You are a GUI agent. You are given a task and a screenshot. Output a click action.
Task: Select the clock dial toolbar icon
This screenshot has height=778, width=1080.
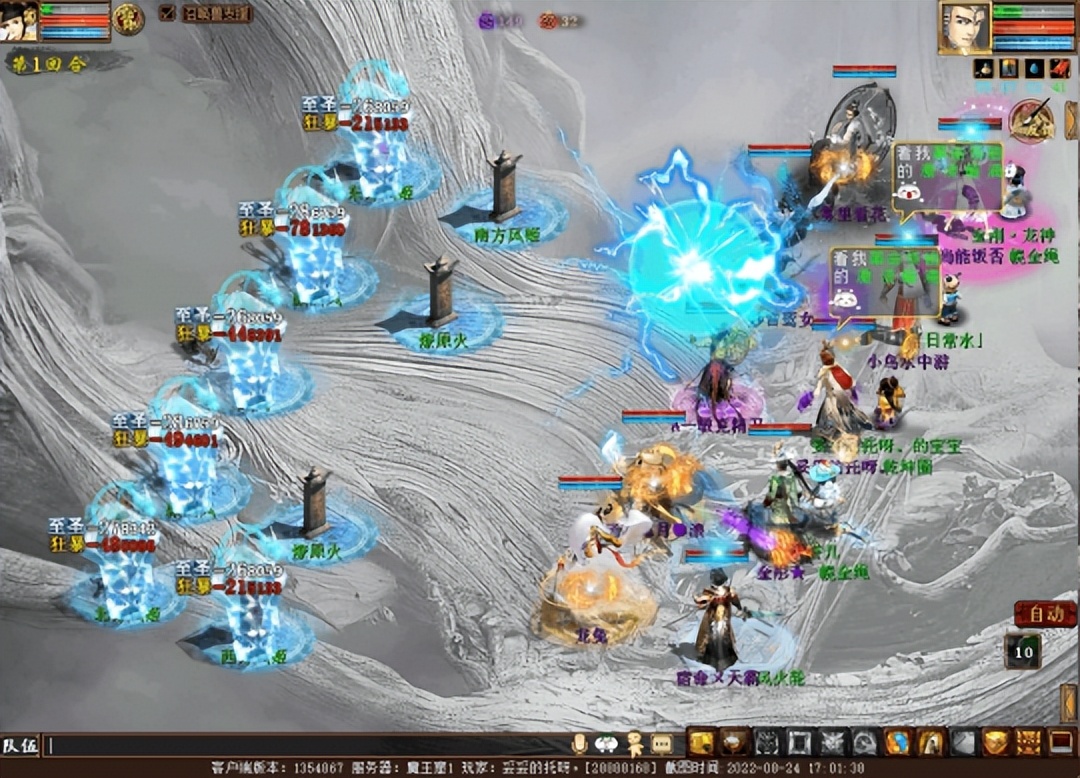866,742
